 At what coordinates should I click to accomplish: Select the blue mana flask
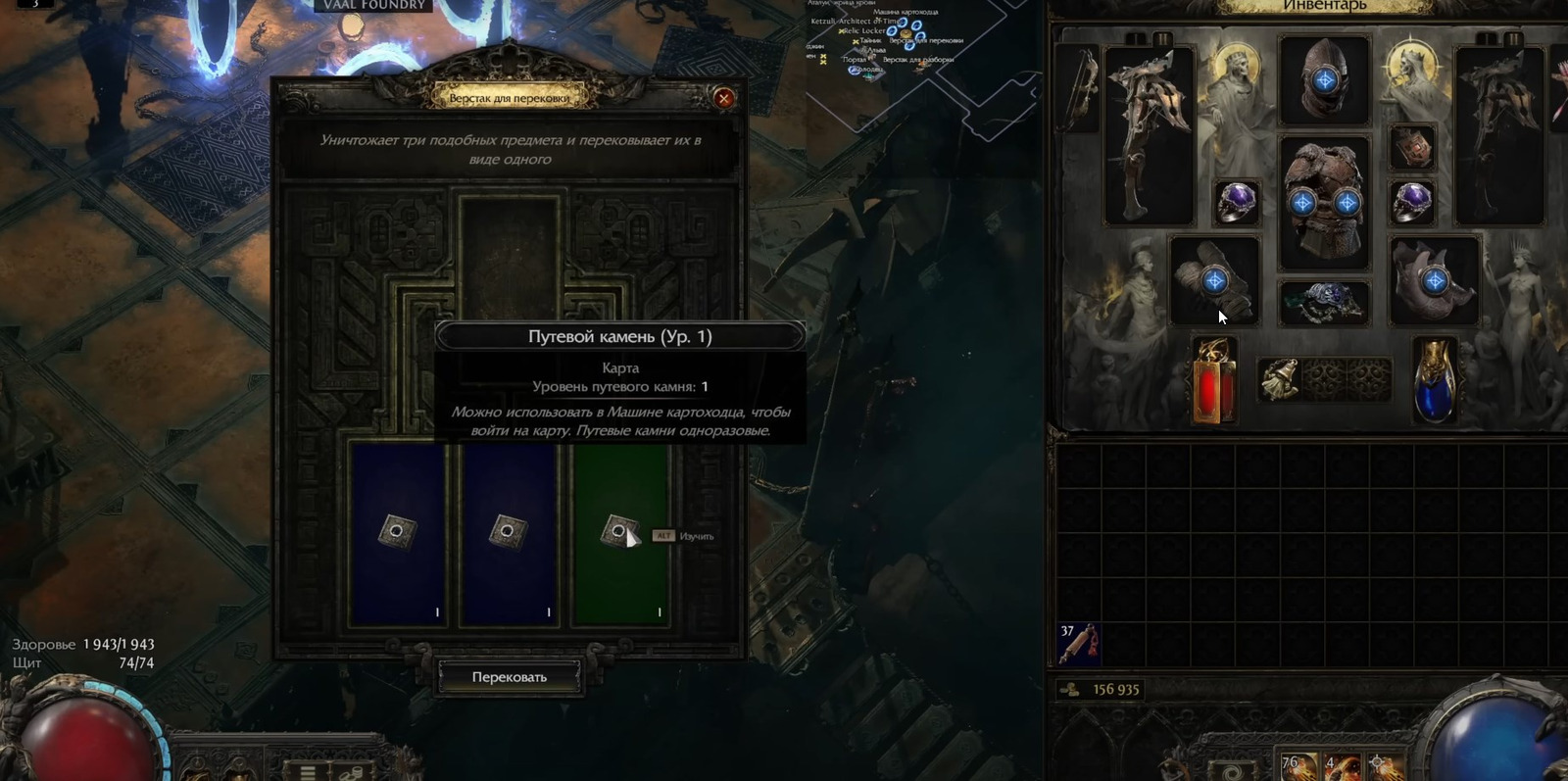point(1435,380)
